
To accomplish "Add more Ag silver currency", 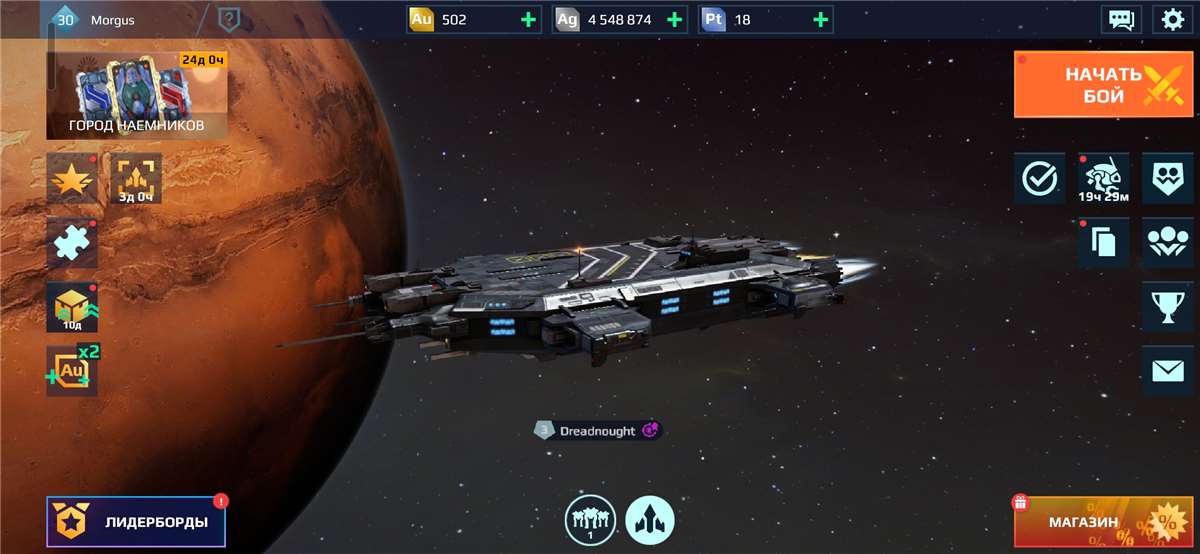I will click(673, 19).
